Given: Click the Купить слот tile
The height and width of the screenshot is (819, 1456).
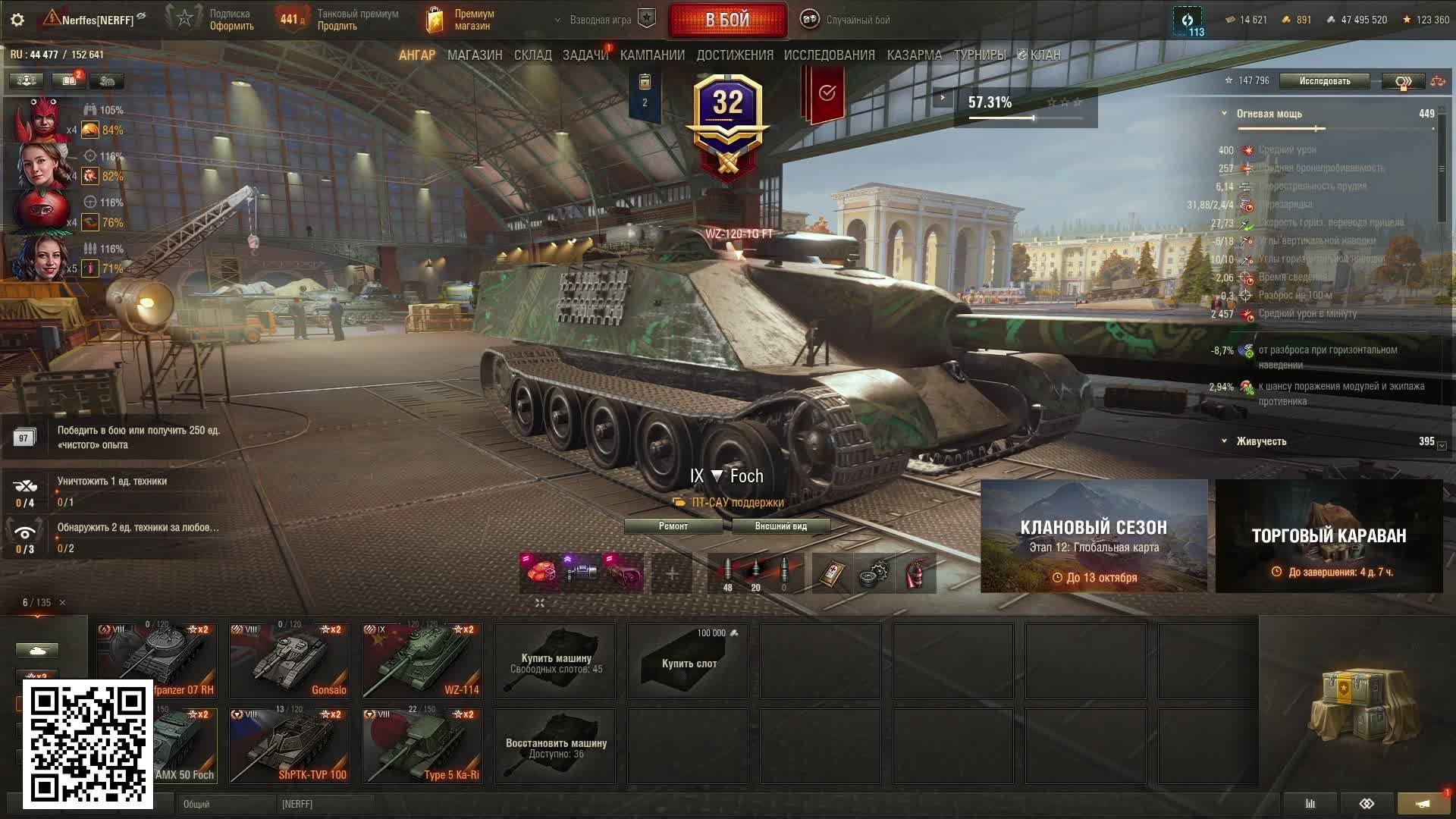Looking at the screenshot, I should coord(688,661).
